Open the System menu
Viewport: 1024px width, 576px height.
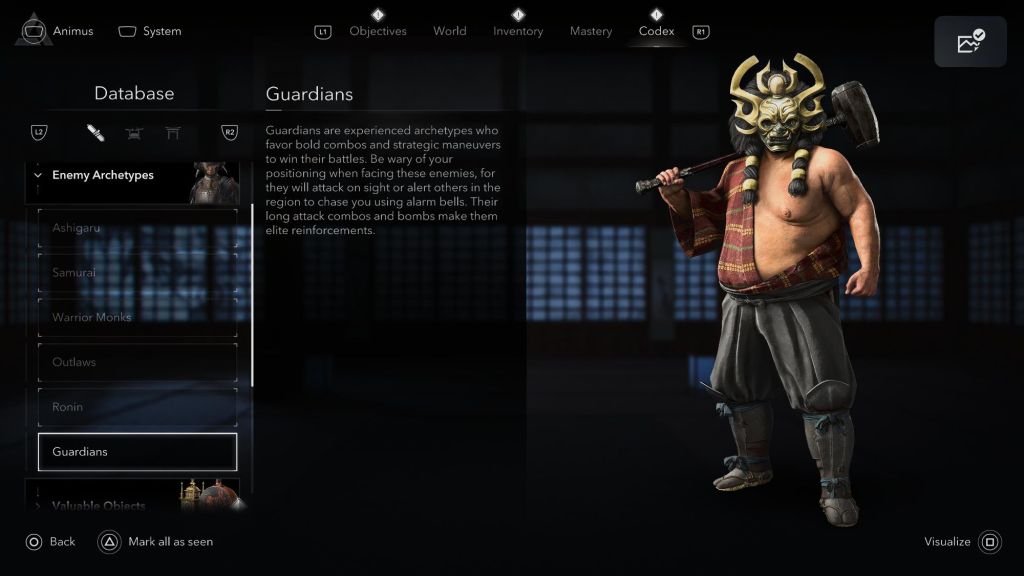tap(150, 31)
